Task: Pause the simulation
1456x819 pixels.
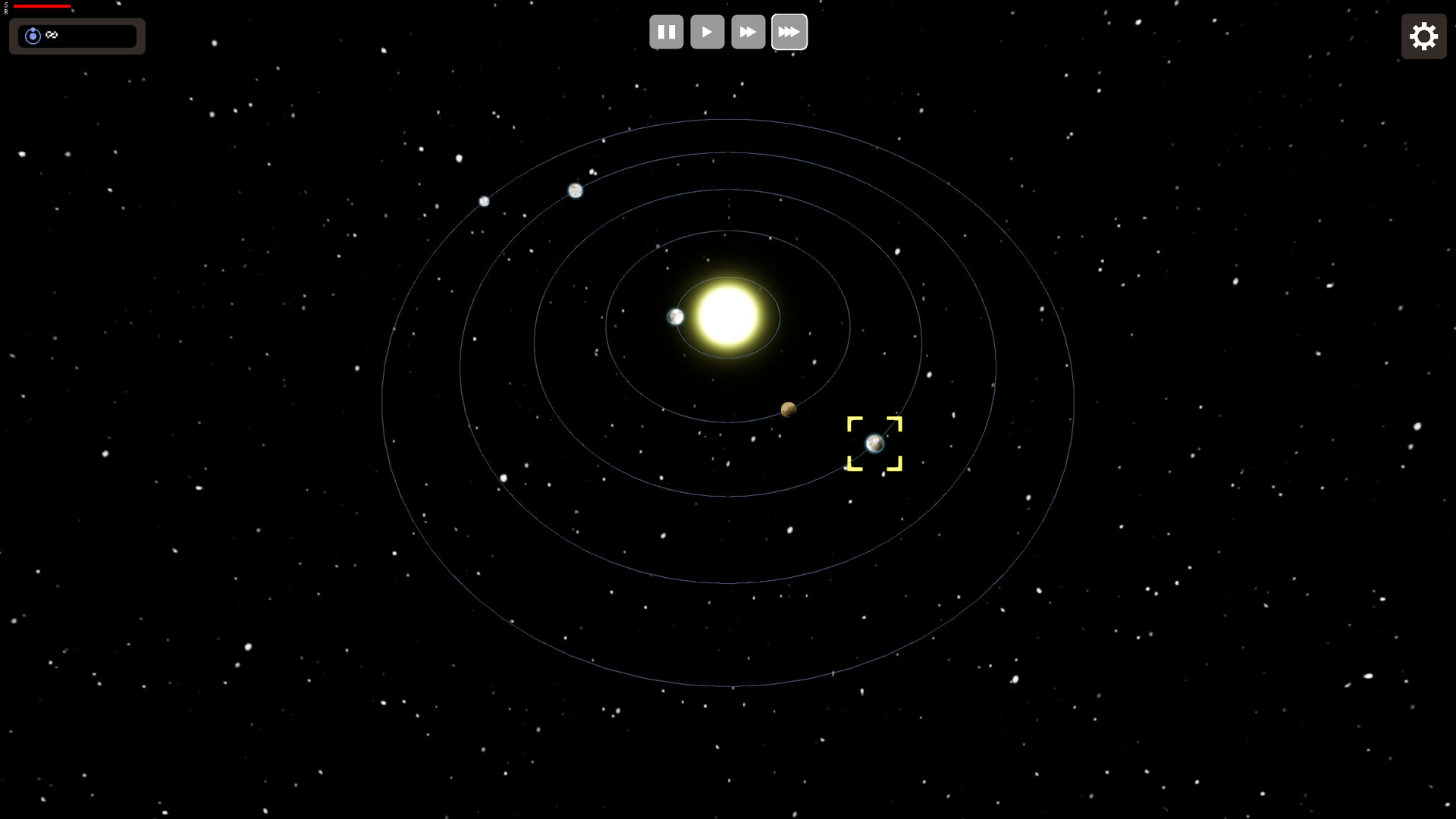Action: [666, 31]
